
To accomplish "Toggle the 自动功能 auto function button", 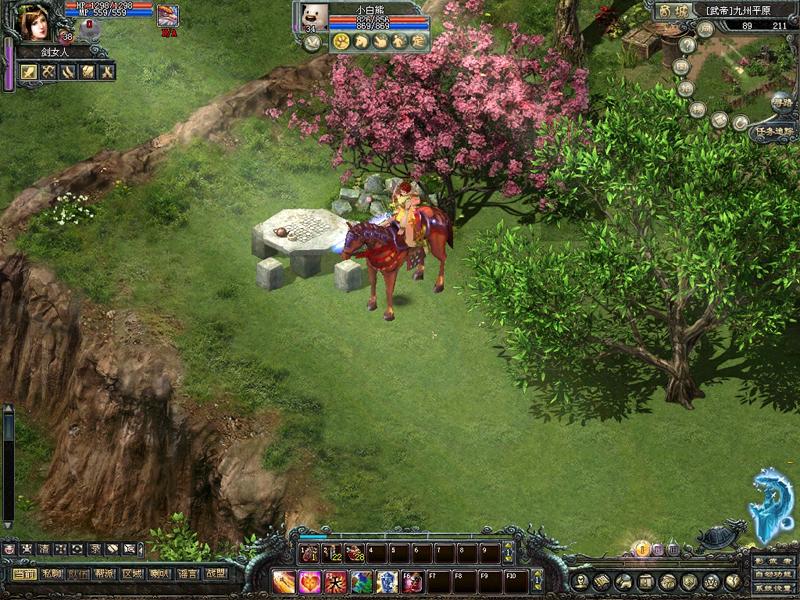I will point(773,574).
